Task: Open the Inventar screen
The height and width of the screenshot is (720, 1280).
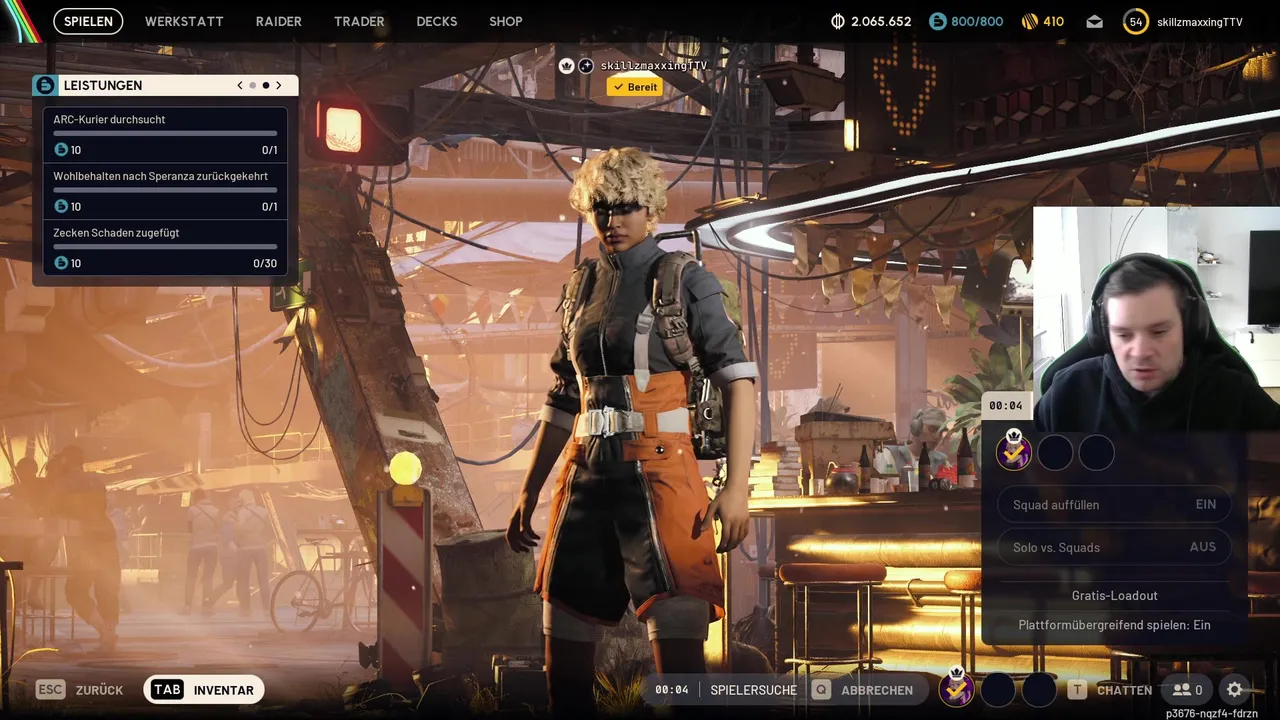Action: pos(204,690)
